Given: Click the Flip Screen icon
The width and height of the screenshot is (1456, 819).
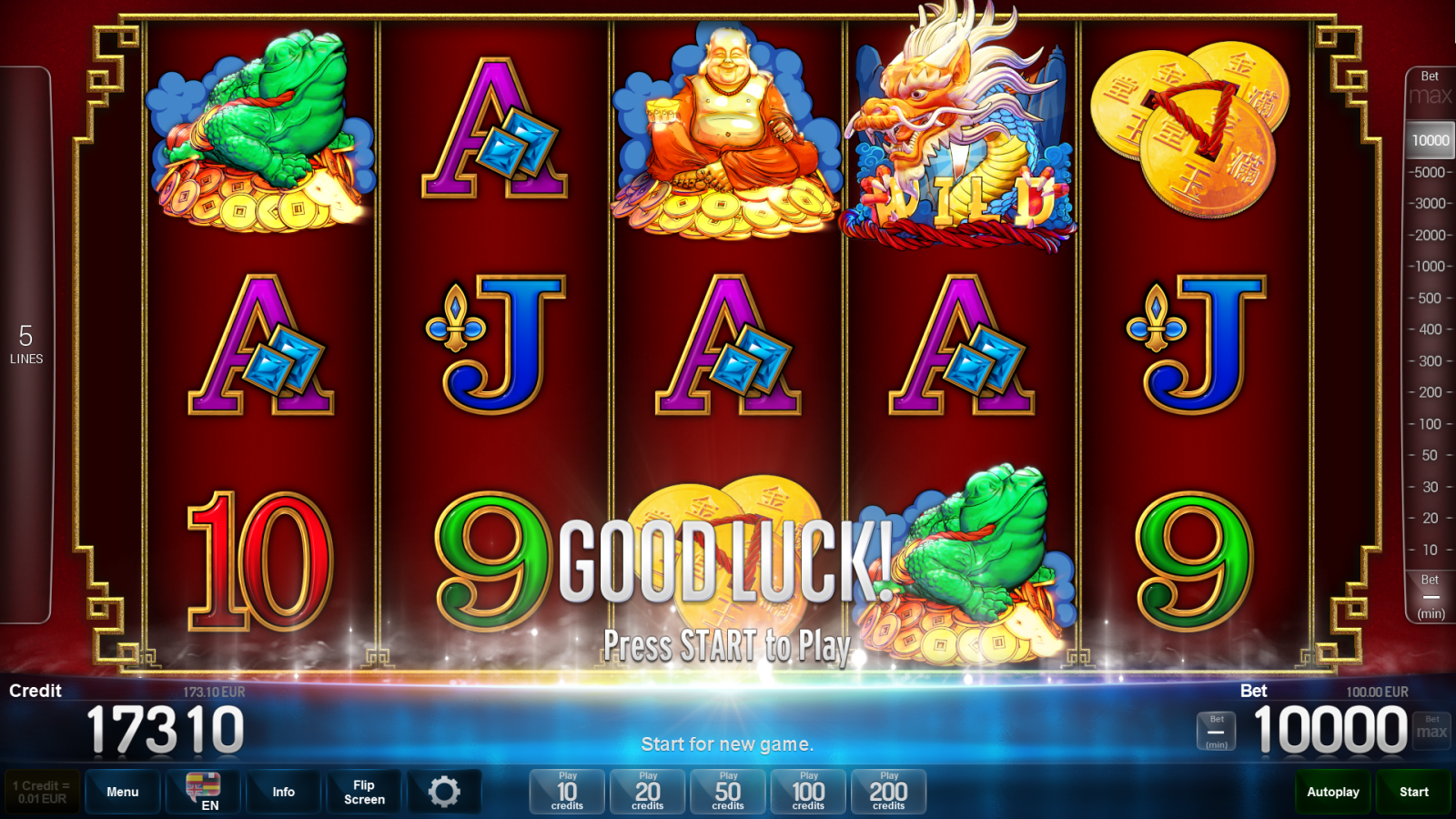Looking at the screenshot, I should (363, 791).
